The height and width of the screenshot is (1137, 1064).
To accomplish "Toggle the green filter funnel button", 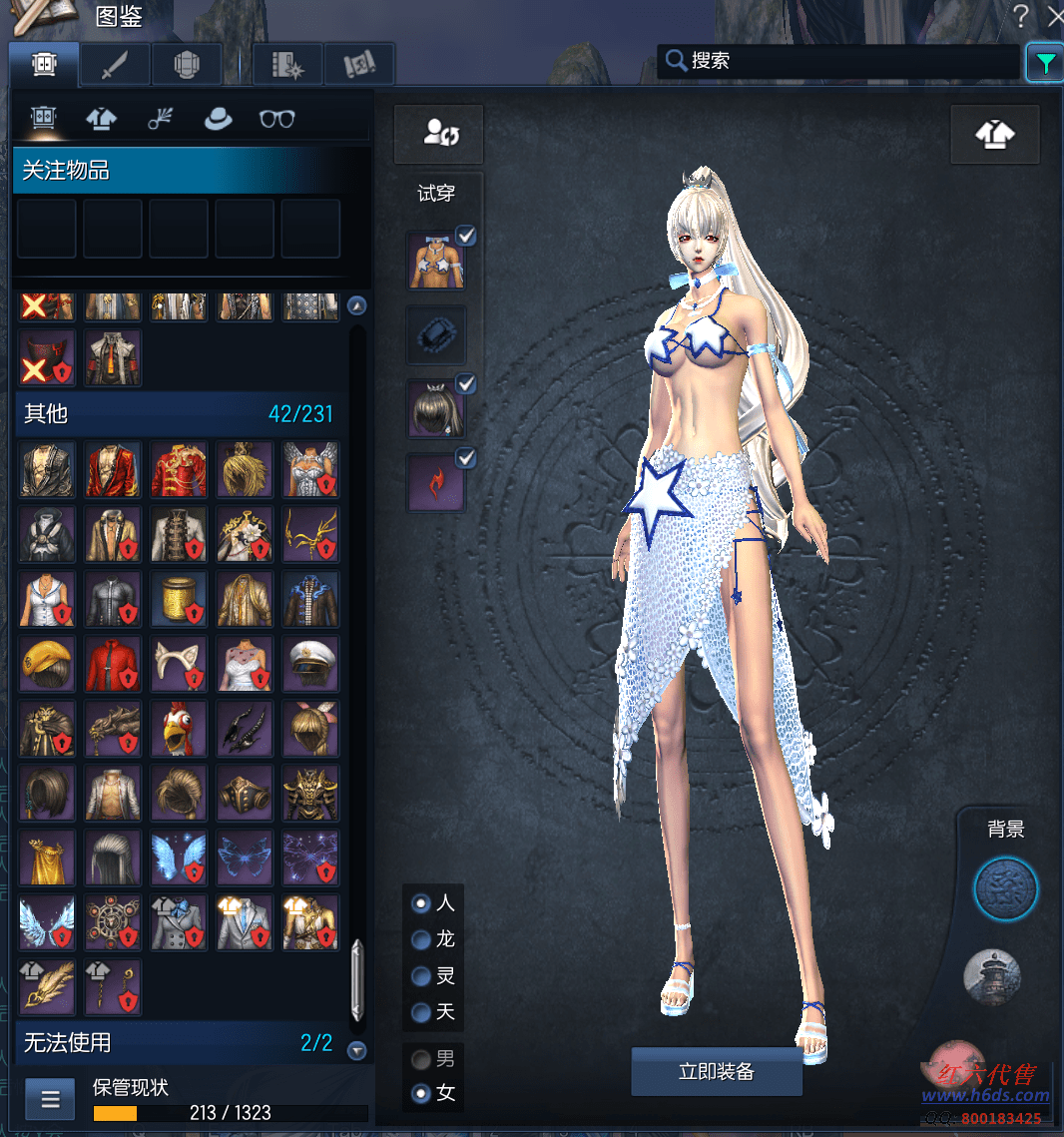I will [x=1044, y=63].
